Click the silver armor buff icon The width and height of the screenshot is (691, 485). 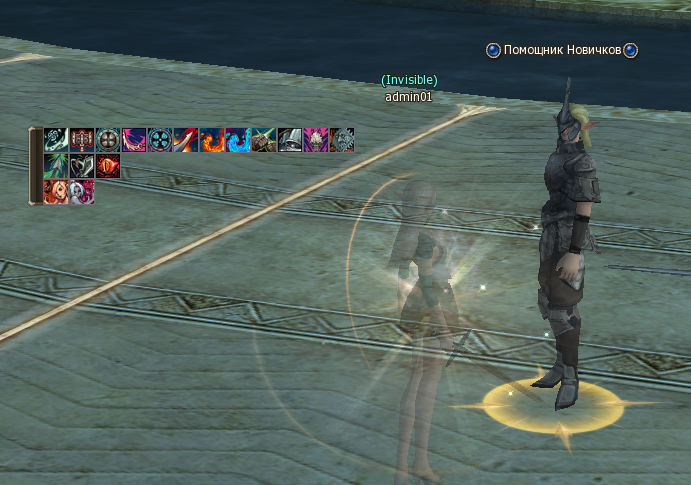[x=342, y=140]
